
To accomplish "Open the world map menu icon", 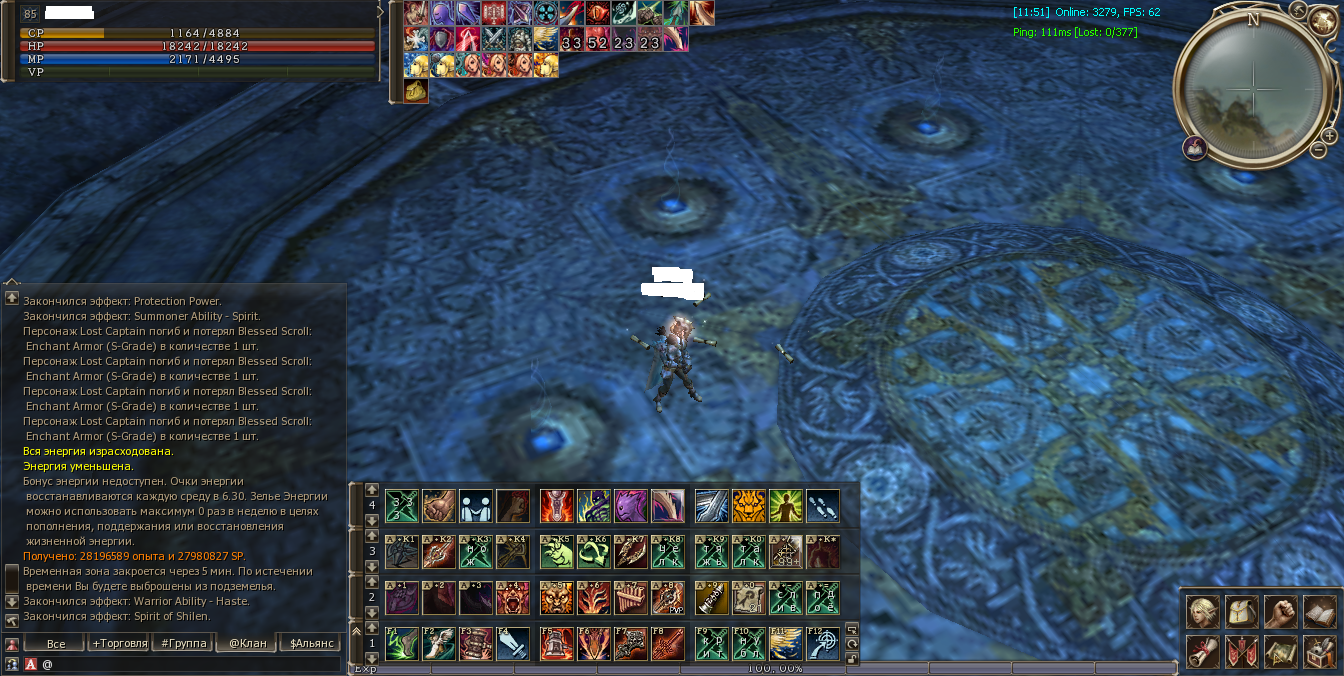I will click(x=1280, y=652).
